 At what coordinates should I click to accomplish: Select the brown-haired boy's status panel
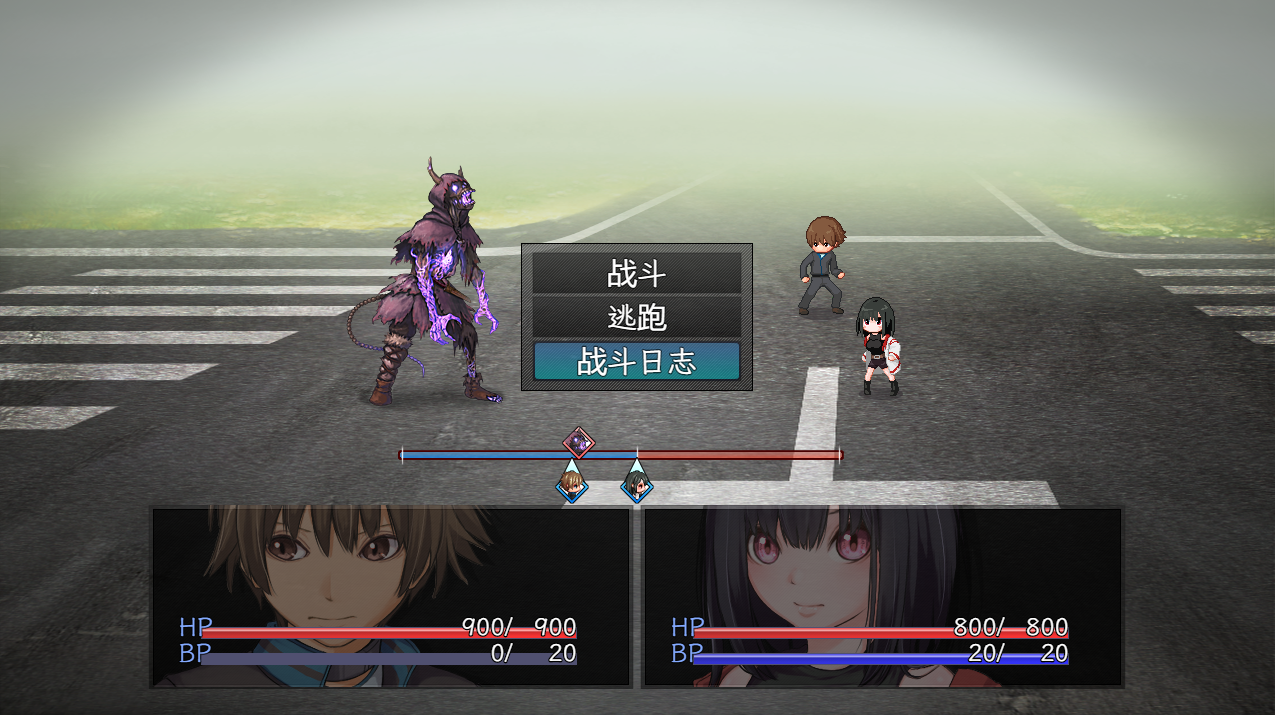(x=391, y=597)
